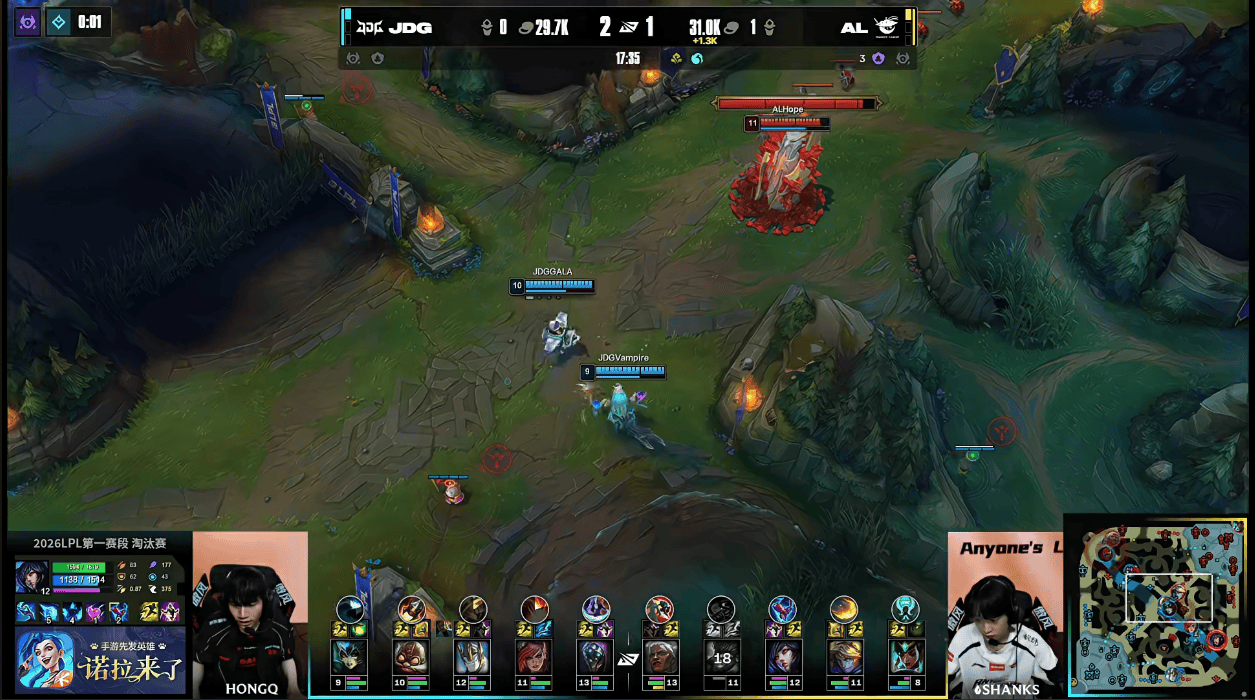Viewport: 1255px width, 700px height.
Task: Select the dead champion portrait showing 18
Action: pos(721,657)
